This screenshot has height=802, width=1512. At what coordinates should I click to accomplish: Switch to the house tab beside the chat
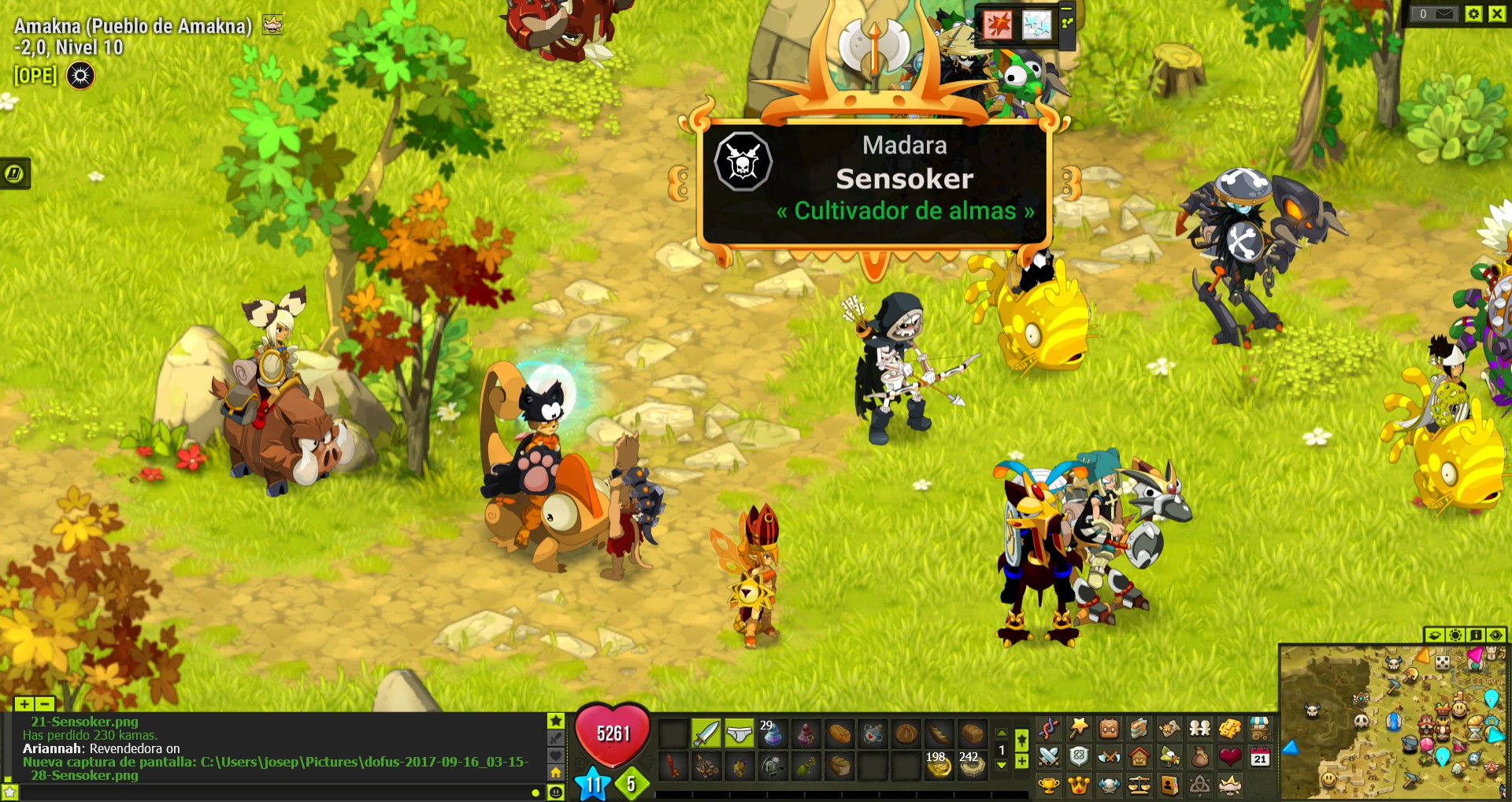tap(557, 772)
